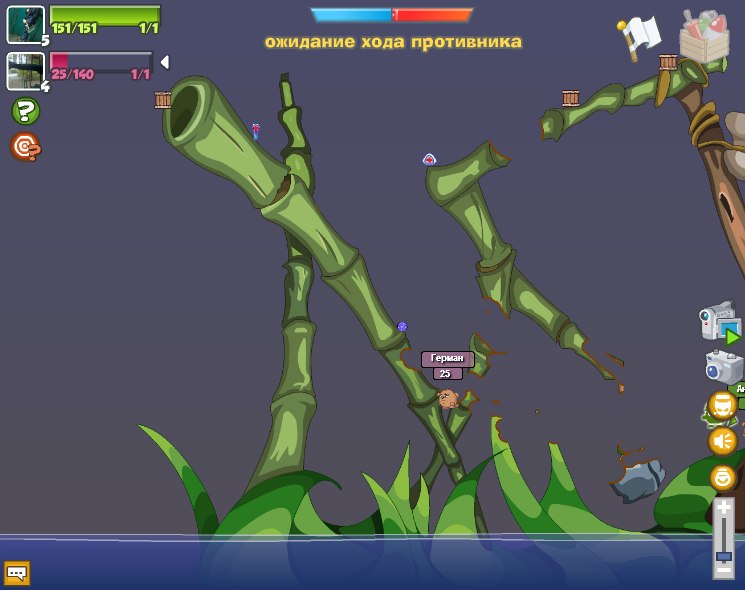
Task: Open the weapons supply crate
Action: [x=704, y=37]
